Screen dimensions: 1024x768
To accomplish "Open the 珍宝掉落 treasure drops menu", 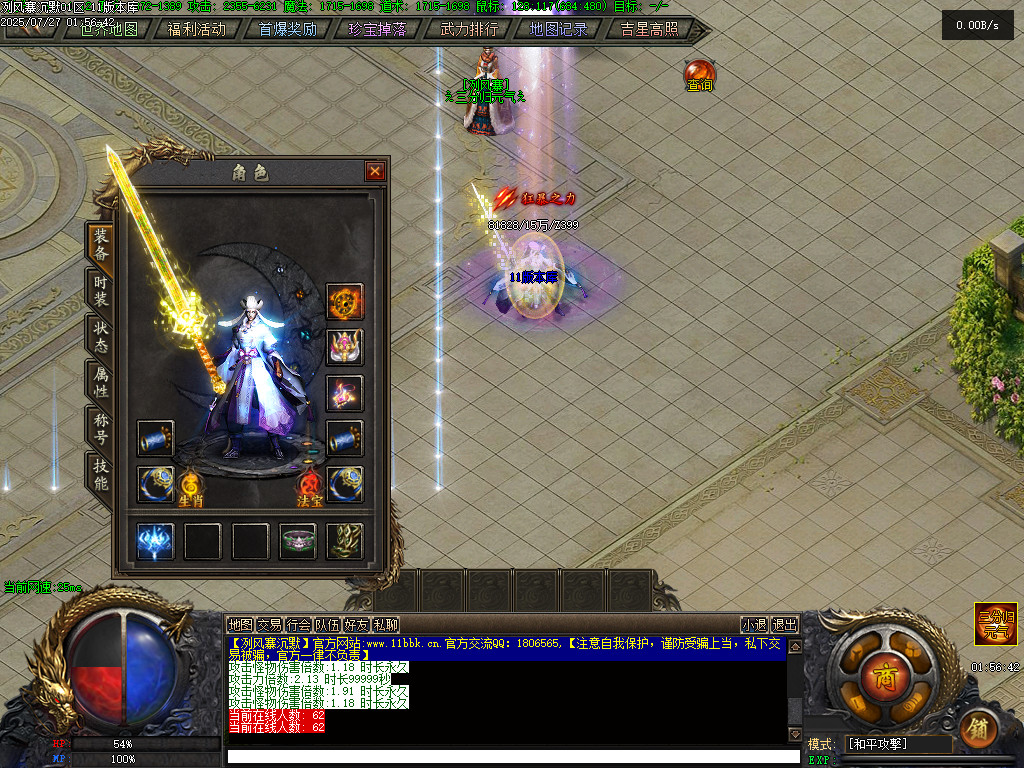I will (x=377, y=29).
